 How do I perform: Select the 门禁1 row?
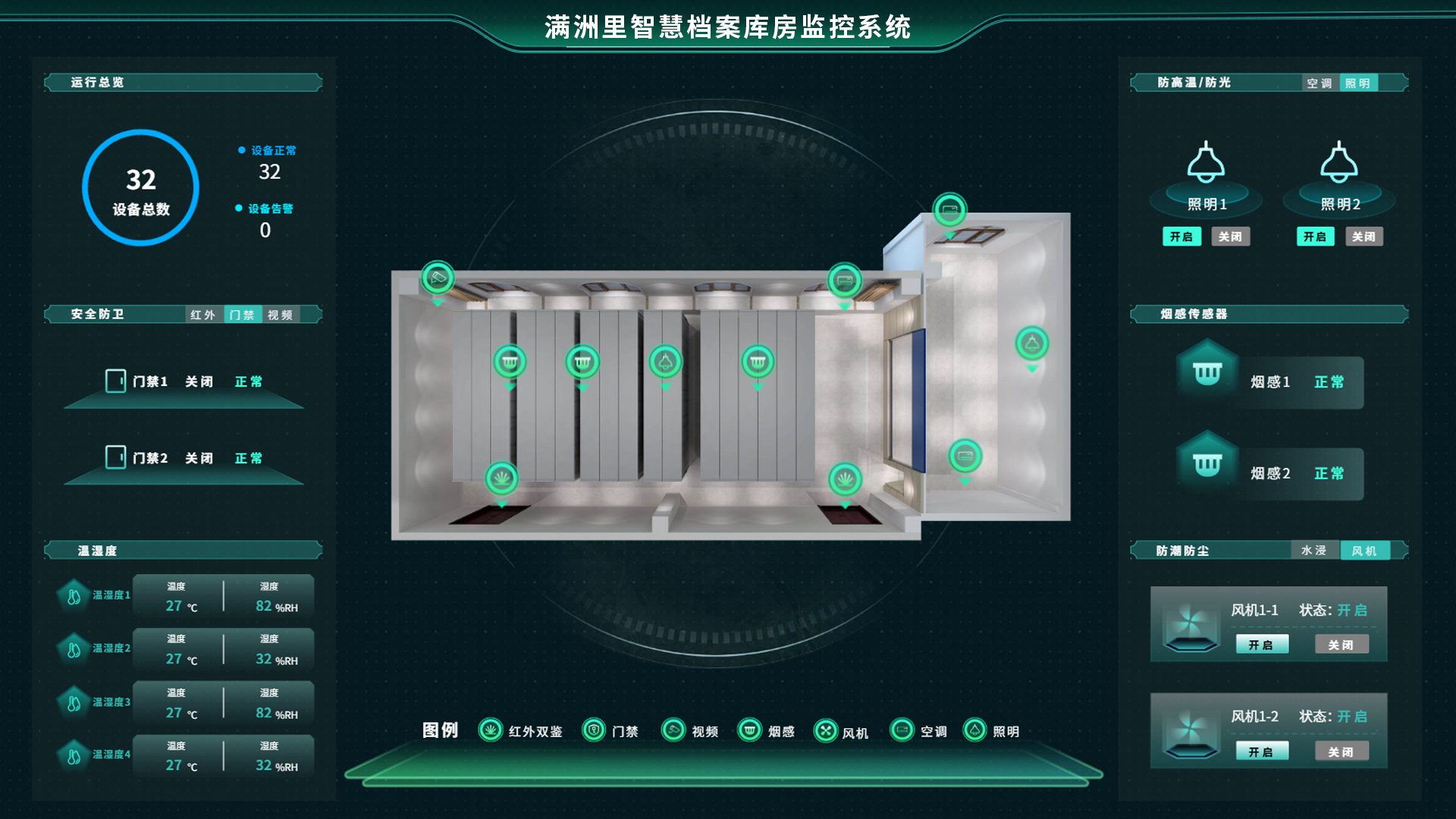(x=184, y=381)
